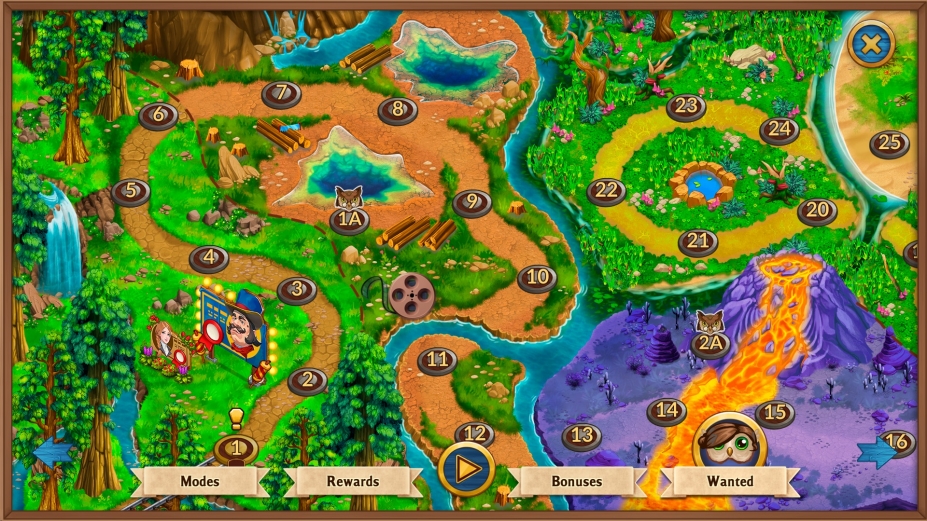Open the Wanted list
927x521 pixels.
730,481
